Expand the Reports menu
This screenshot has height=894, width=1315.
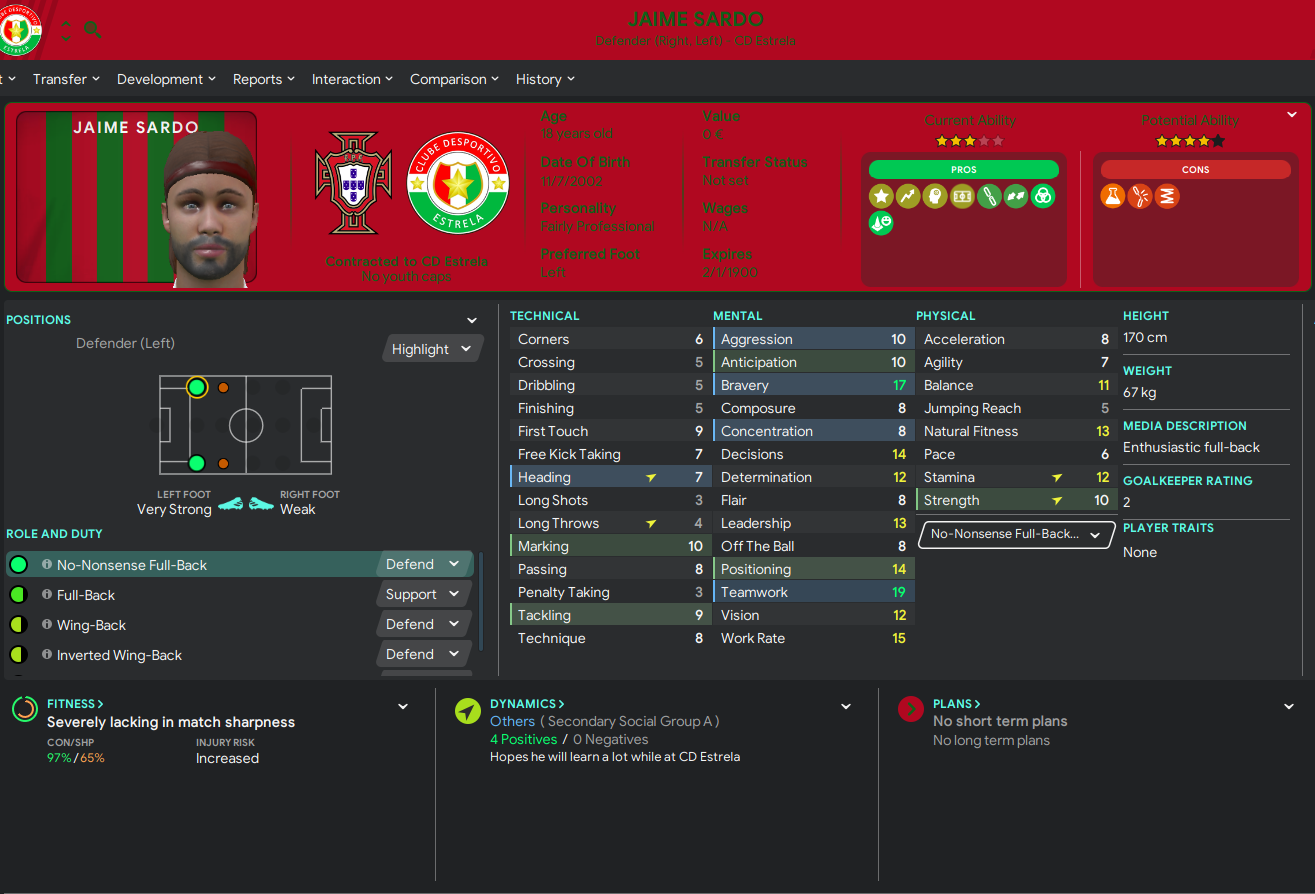point(263,79)
